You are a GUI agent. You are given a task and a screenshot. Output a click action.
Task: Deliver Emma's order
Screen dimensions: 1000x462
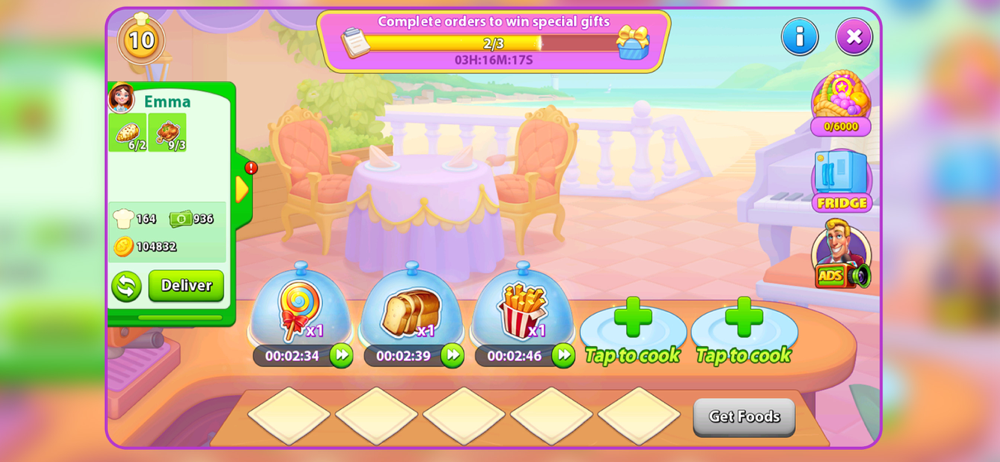pos(186,285)
